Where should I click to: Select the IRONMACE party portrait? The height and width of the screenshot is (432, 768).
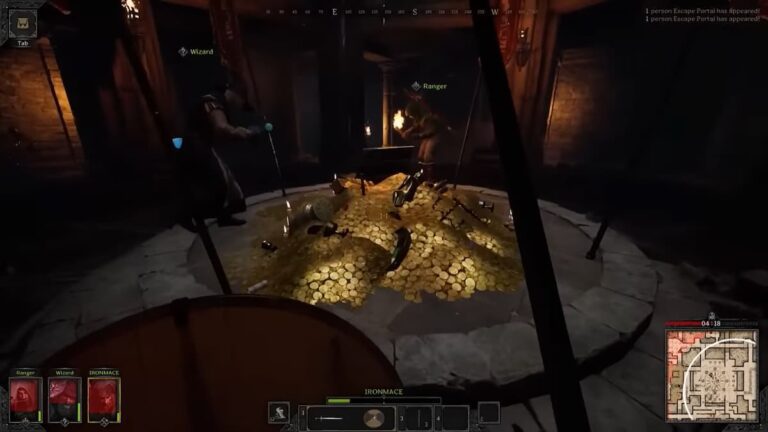(x=104, y=398)
